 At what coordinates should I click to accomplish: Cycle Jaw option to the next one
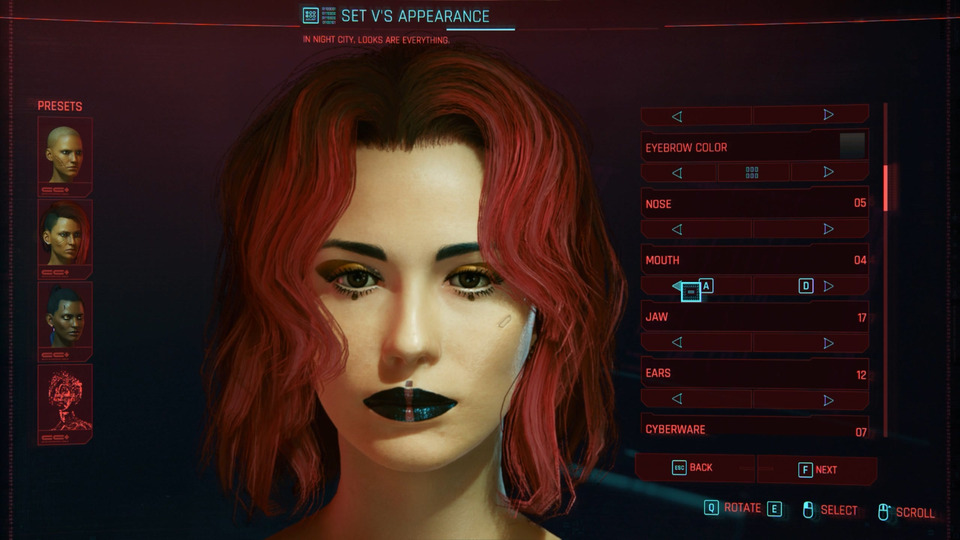point(828,343)
